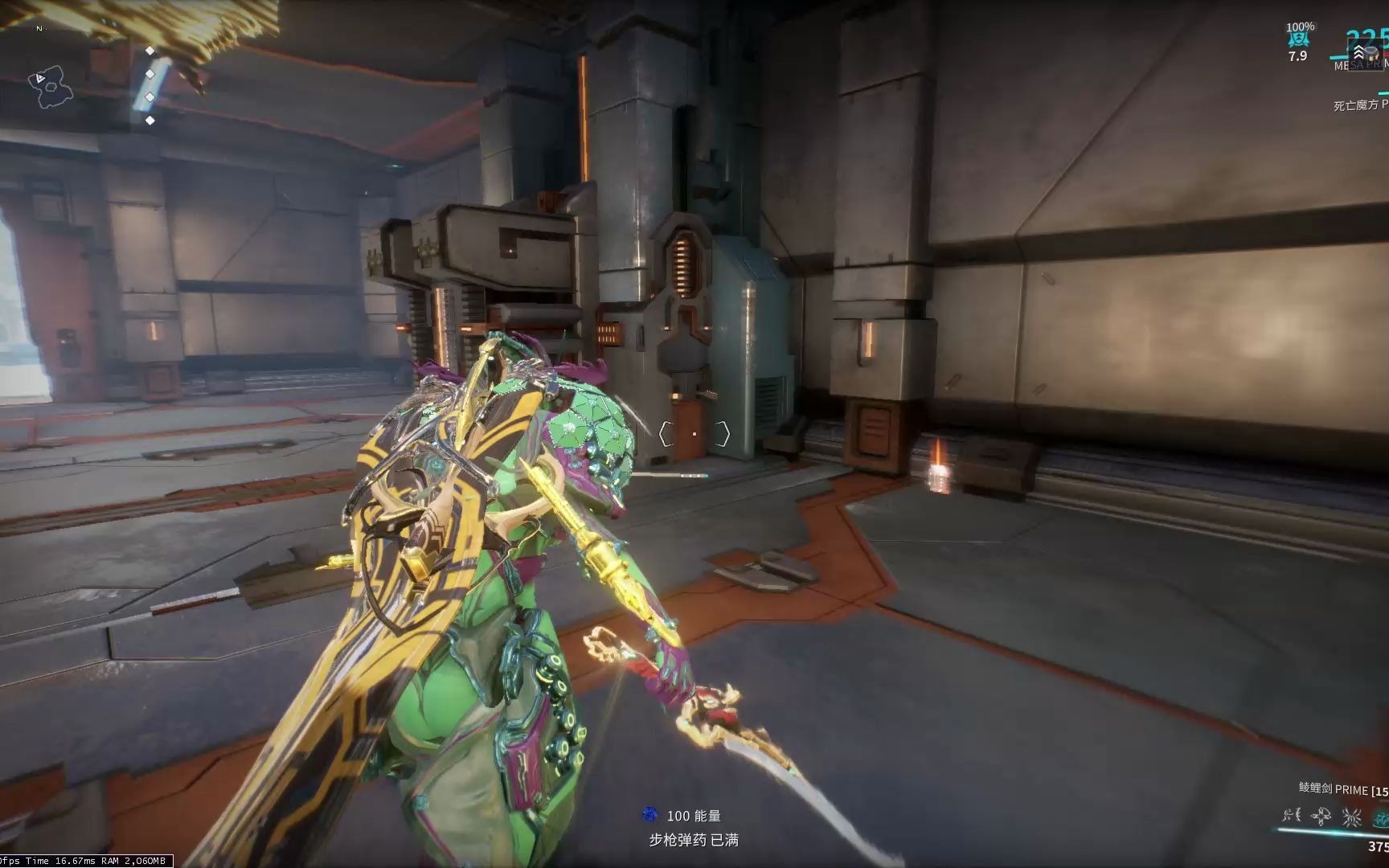This screenshot has width=1389, height=868.
Task: Trigger the Shooting Gallery ability icon
Action: click(1321, 817)
